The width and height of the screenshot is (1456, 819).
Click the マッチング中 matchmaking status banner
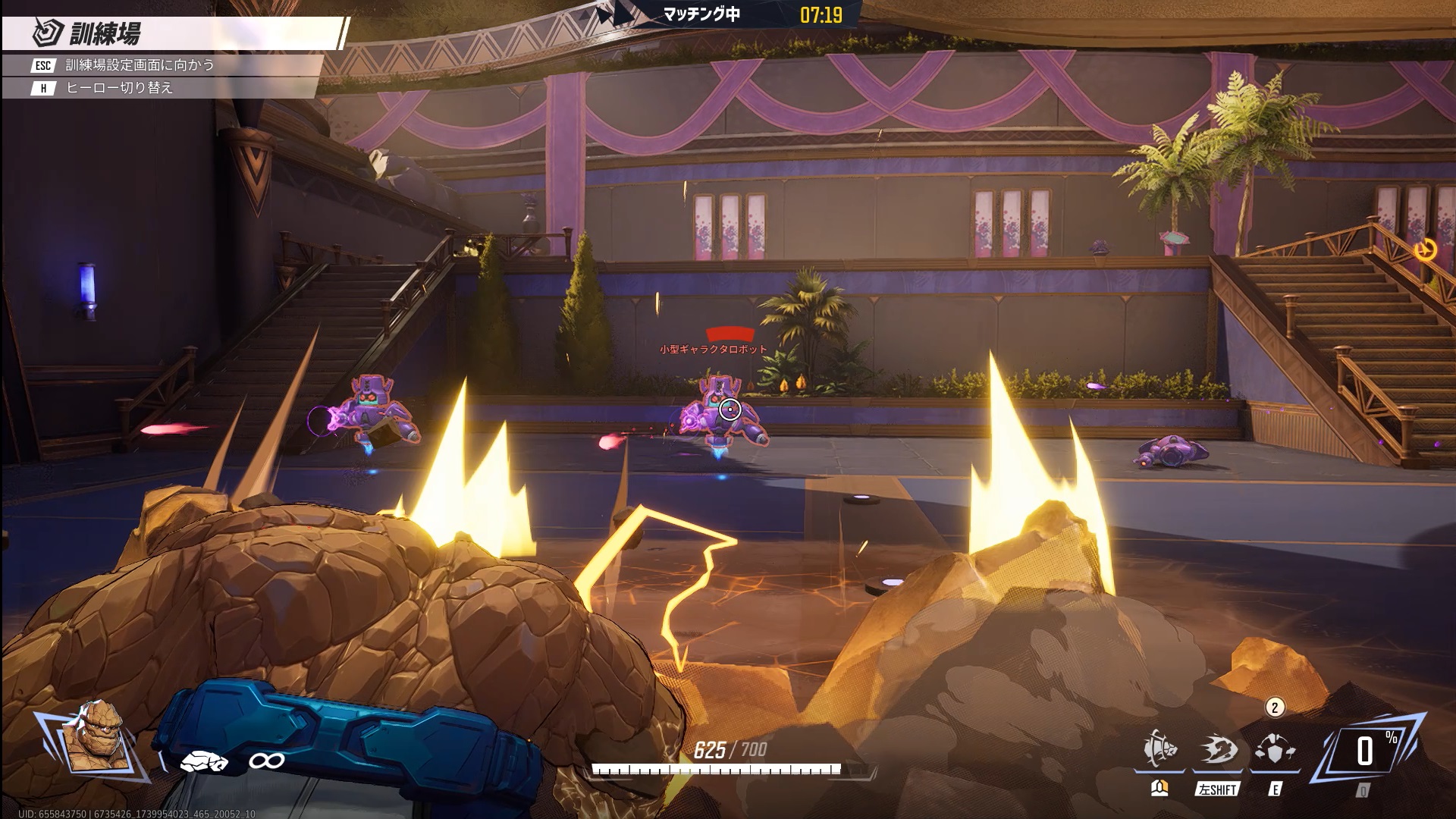coord(701,14)
